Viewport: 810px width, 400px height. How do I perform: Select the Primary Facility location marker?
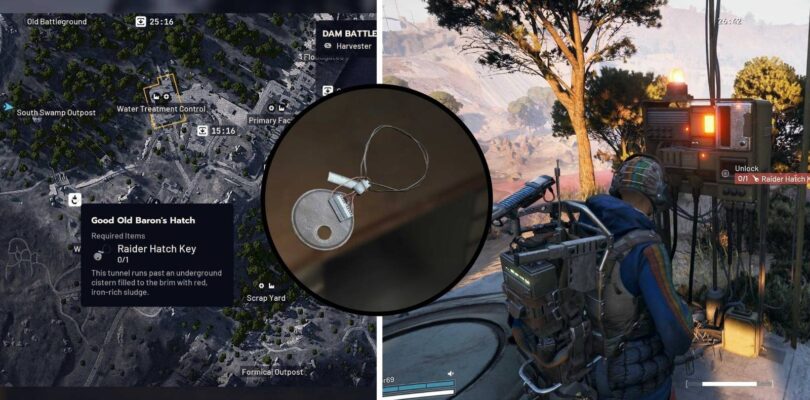tap(273, 107)
